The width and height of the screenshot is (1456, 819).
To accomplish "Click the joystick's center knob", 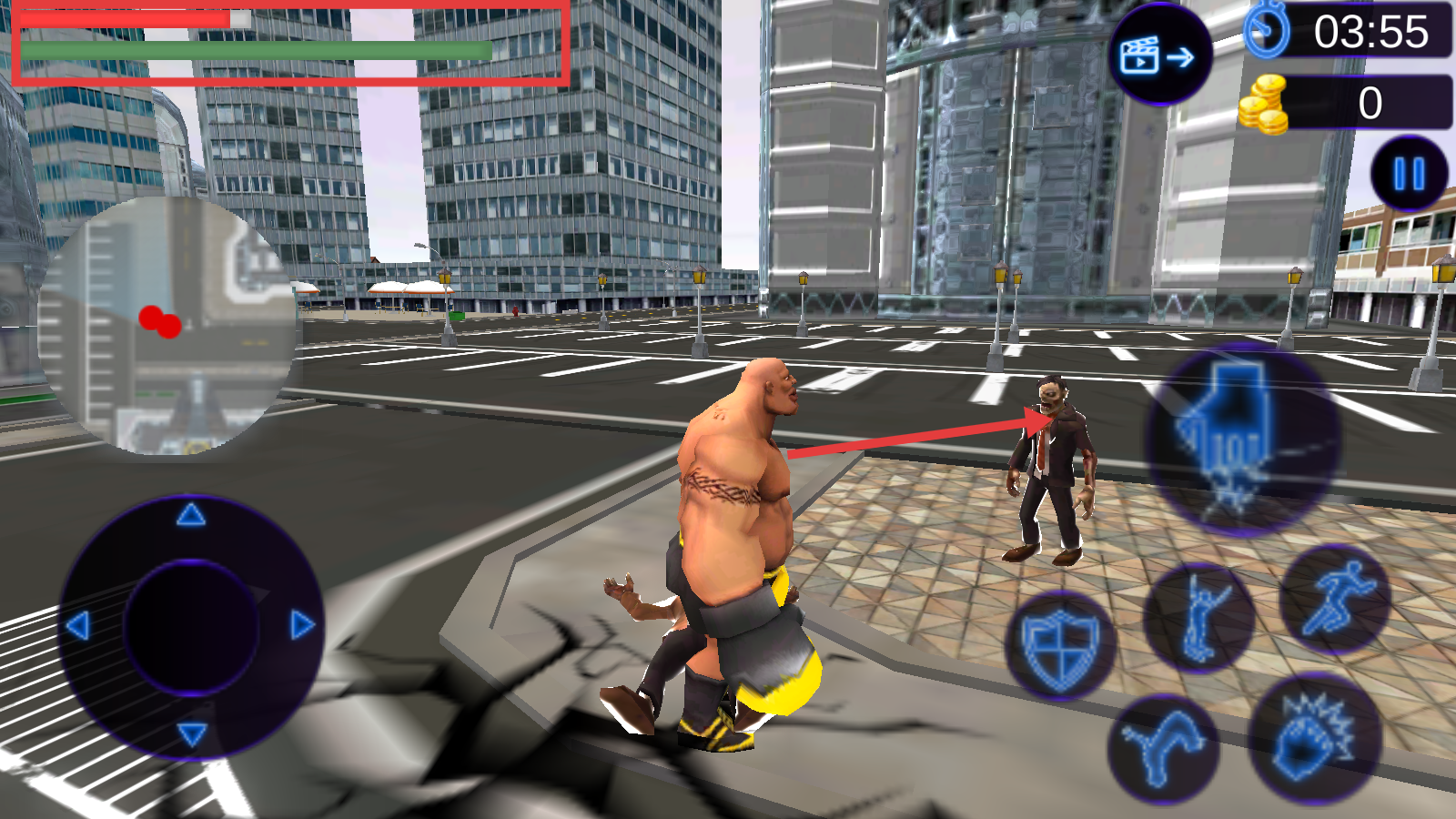I will pyautogui.click(x=191, y=627).
